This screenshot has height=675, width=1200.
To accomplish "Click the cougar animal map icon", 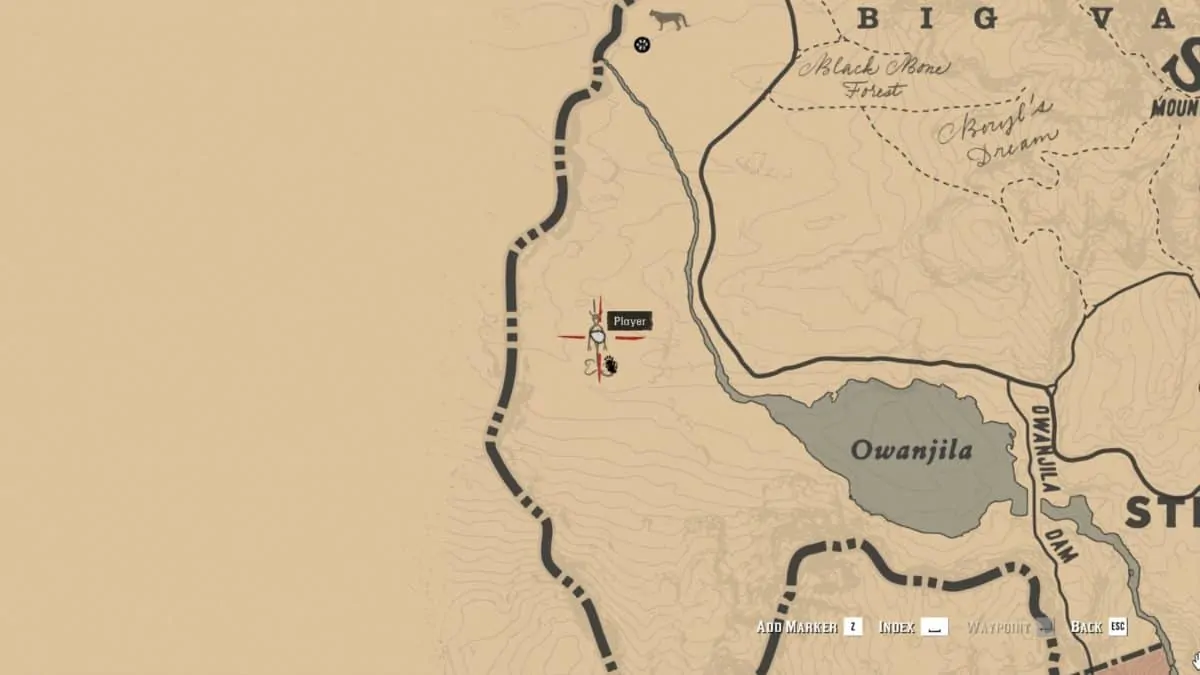I will [x=668, y=19].
